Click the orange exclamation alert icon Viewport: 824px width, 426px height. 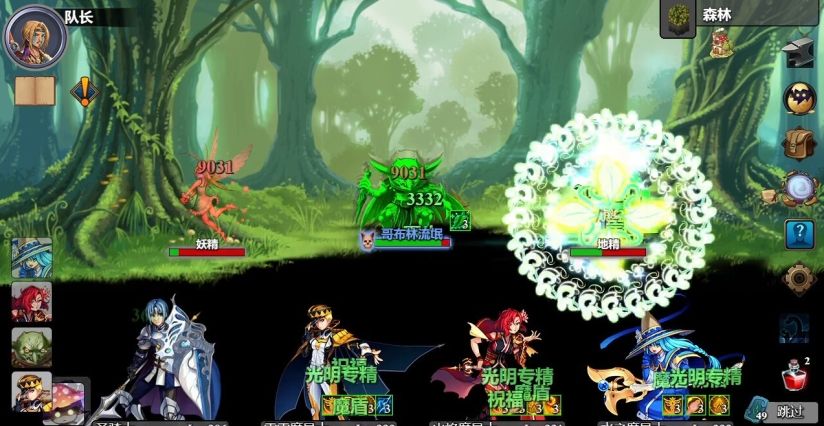pyautogui.click(x=85, y=92)
